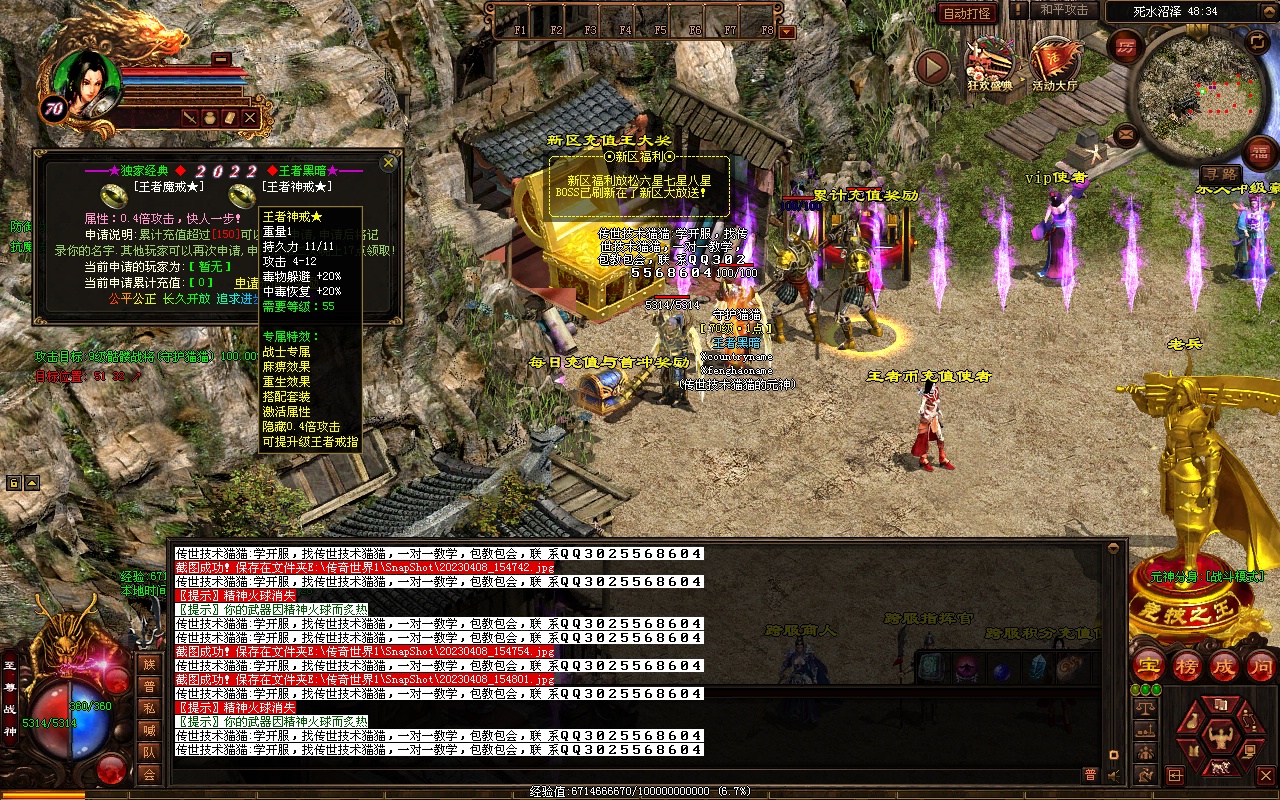Close the 王者黑暗 ring info panel
The image size is (1280, 800).
[x=389, y=162]
